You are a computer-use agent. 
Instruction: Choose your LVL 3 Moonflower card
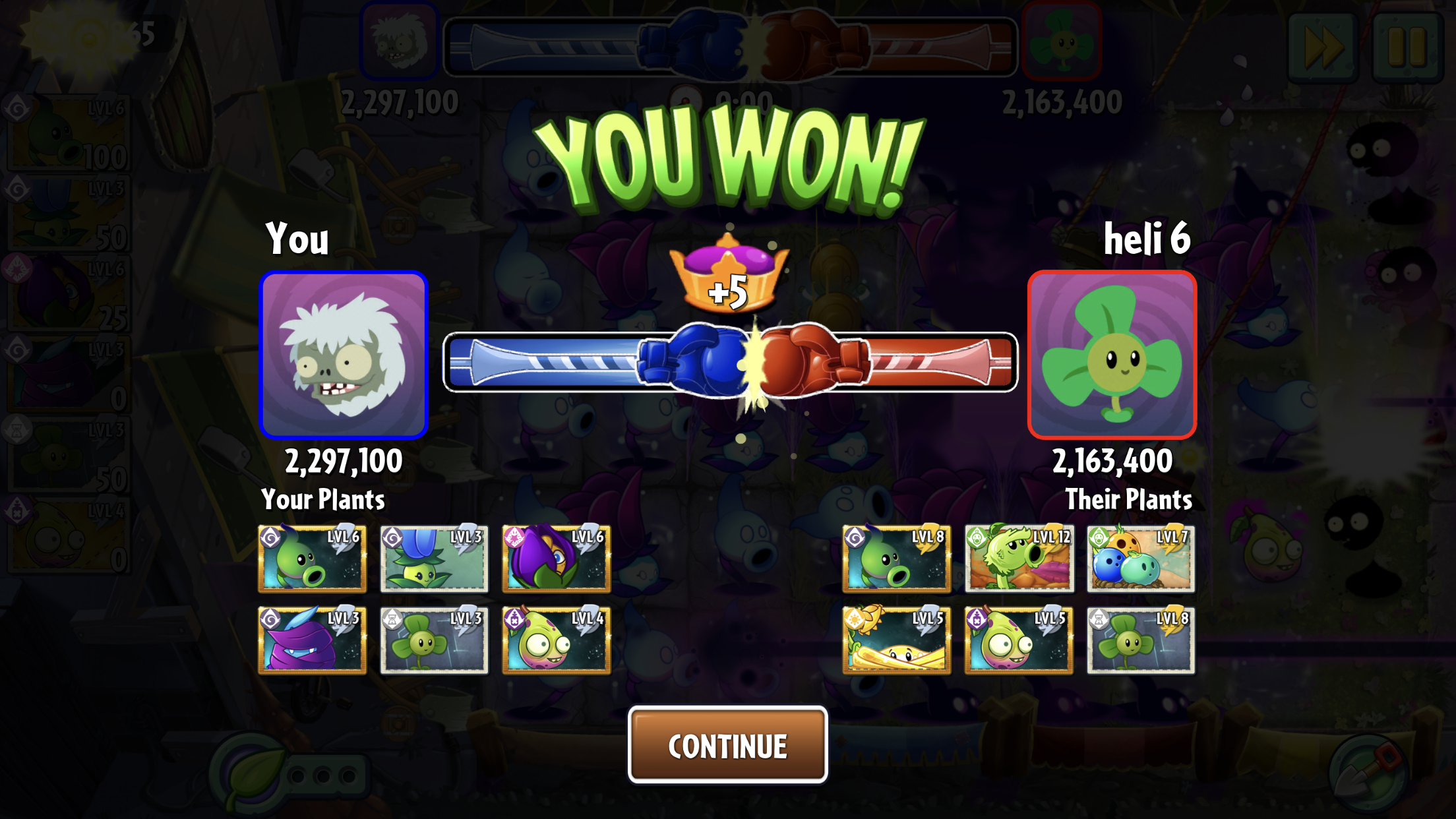(434, 559)
